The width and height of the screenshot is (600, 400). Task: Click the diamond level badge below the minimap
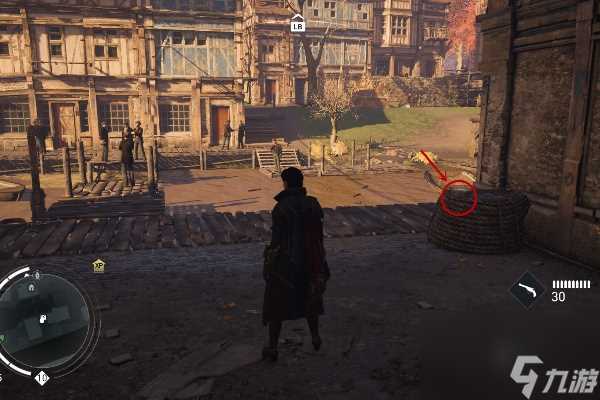41,377
